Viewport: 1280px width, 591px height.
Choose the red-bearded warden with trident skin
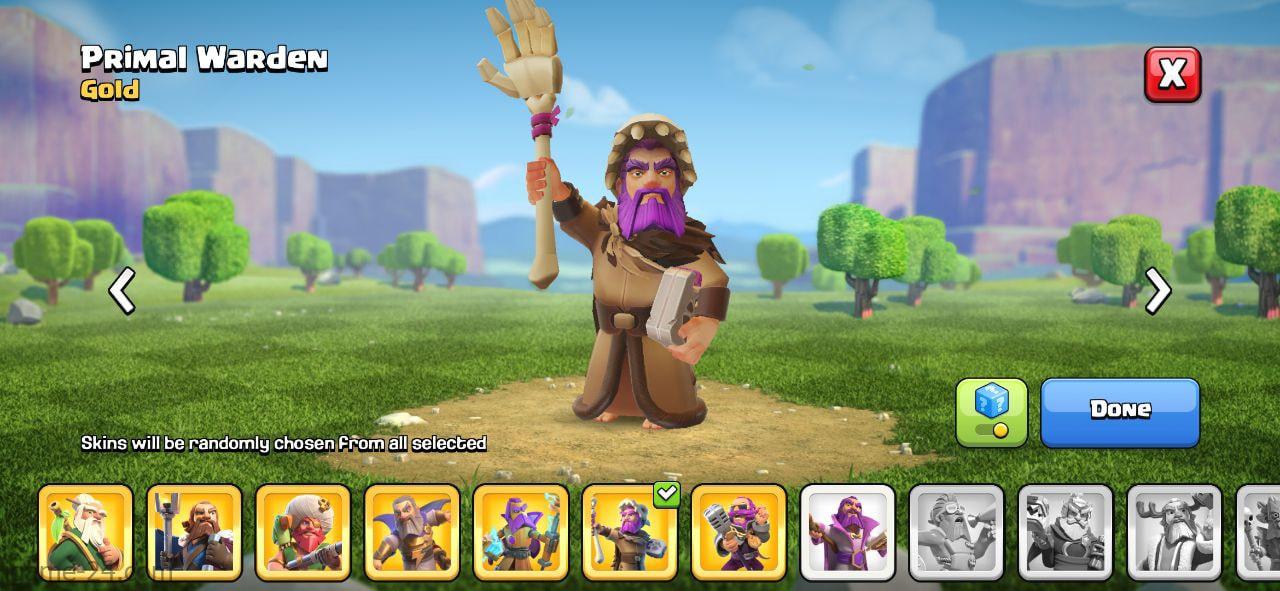tap(194, 532)
